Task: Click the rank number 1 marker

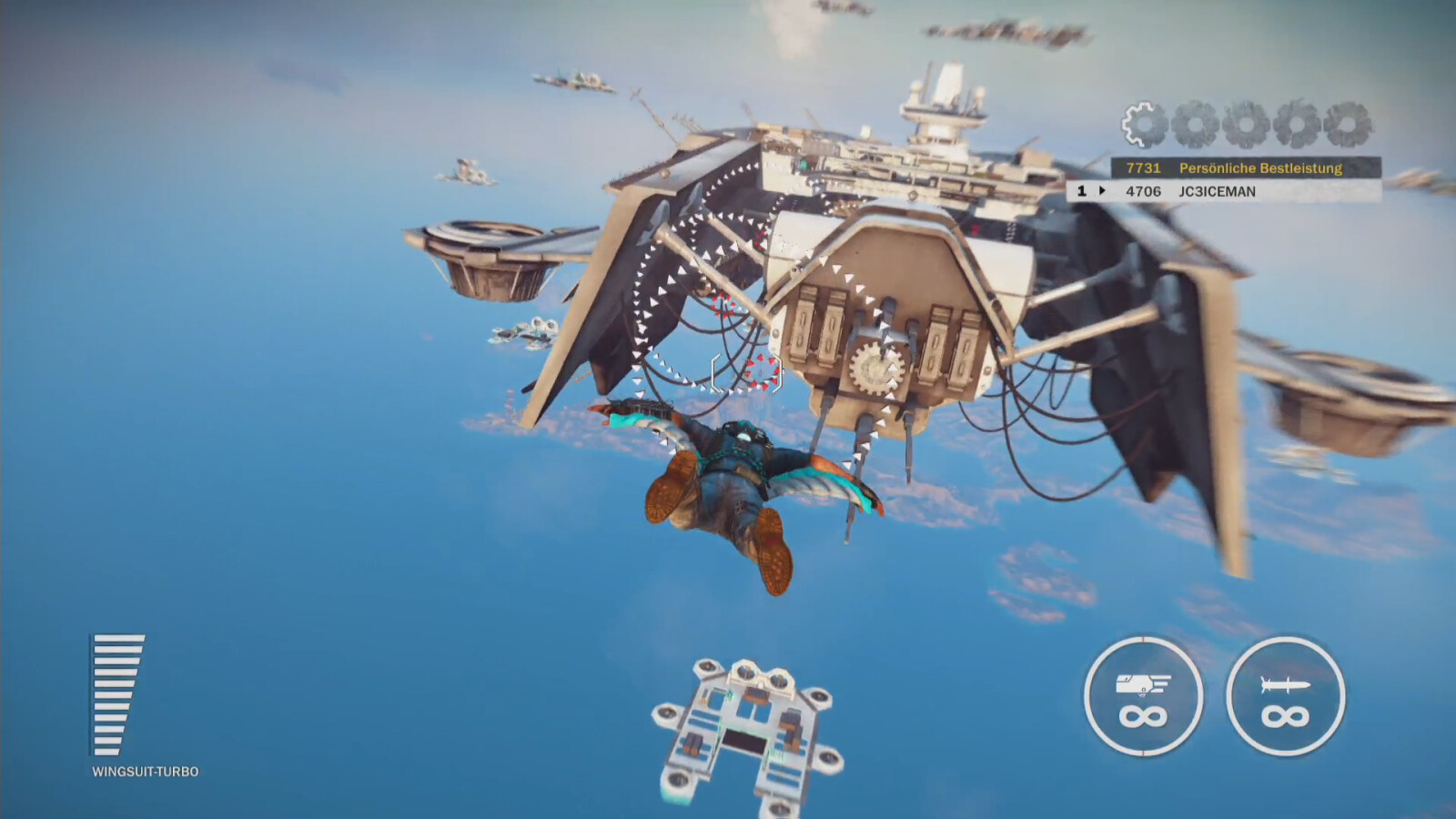Action: pos(1081,191)
